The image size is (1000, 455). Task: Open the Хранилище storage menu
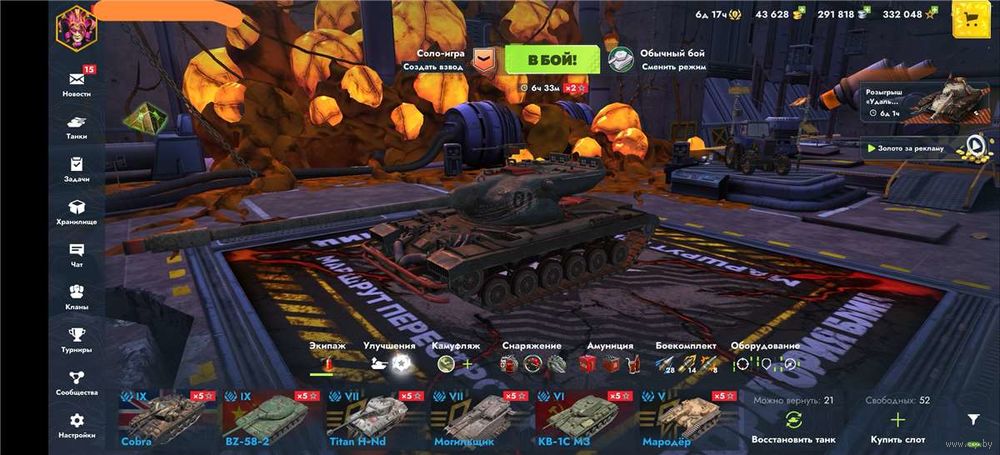76,211
